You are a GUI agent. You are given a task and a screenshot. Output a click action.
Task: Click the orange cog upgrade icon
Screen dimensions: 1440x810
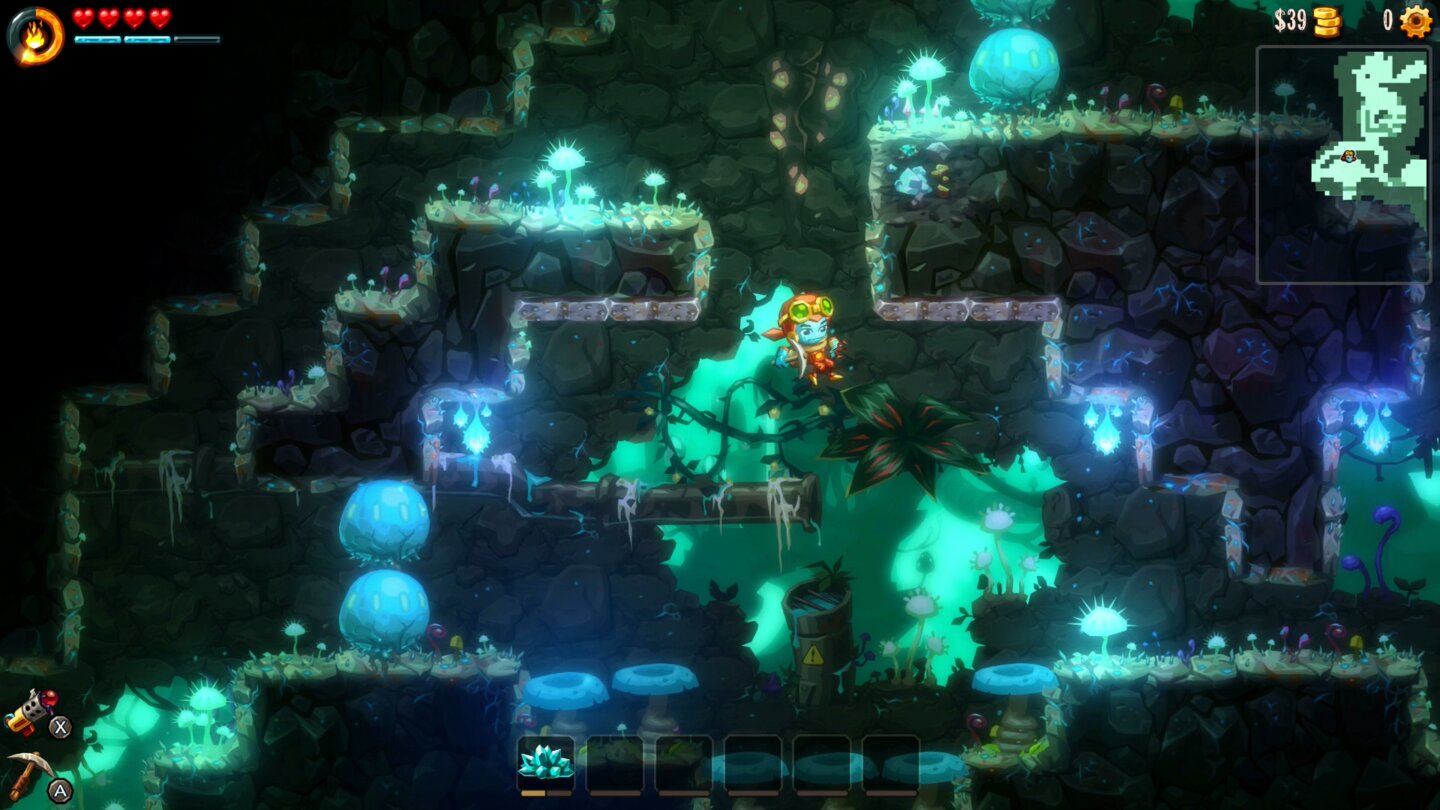1415,21
